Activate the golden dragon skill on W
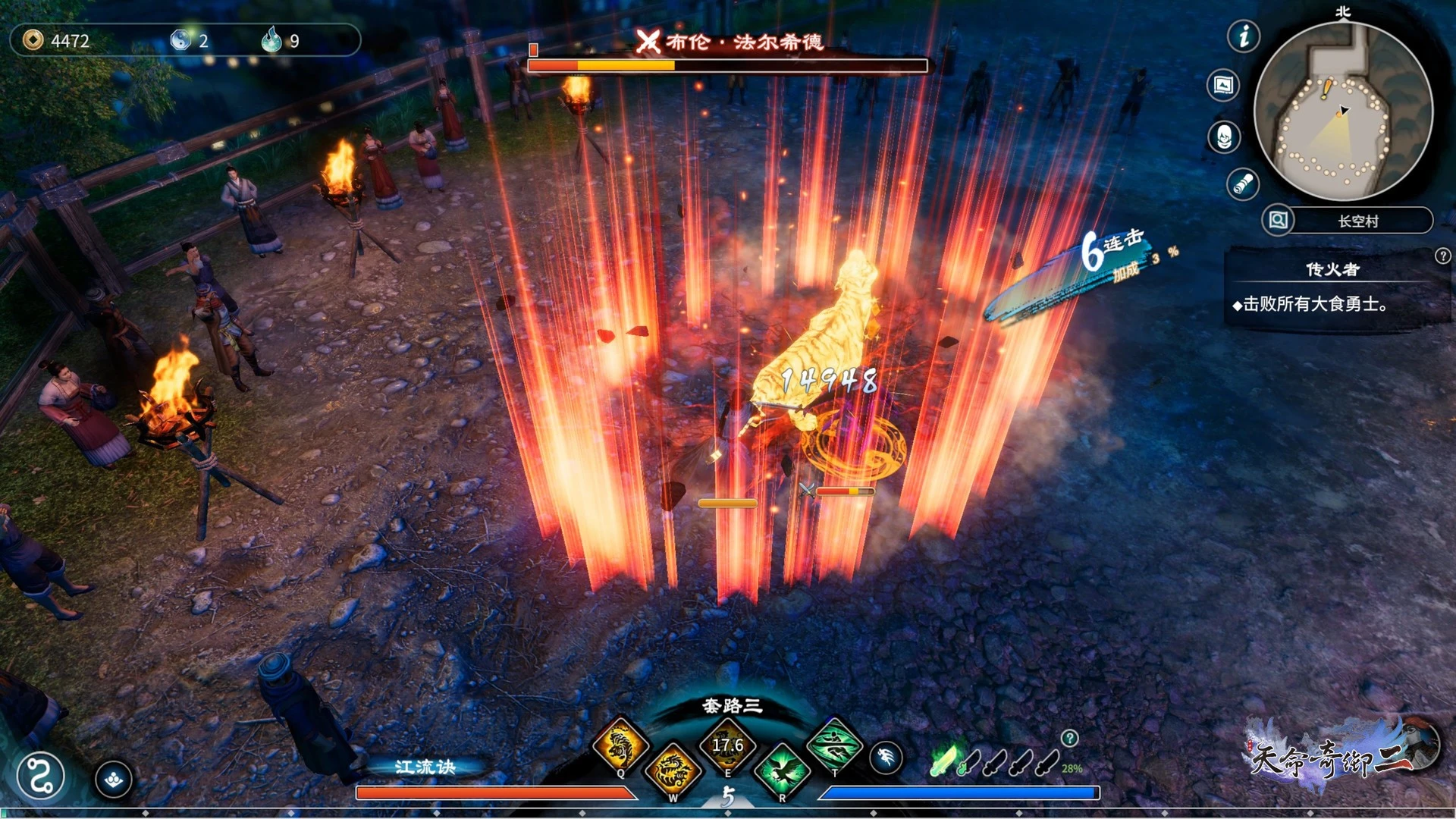1456x819 pixels. pos(673,770)
